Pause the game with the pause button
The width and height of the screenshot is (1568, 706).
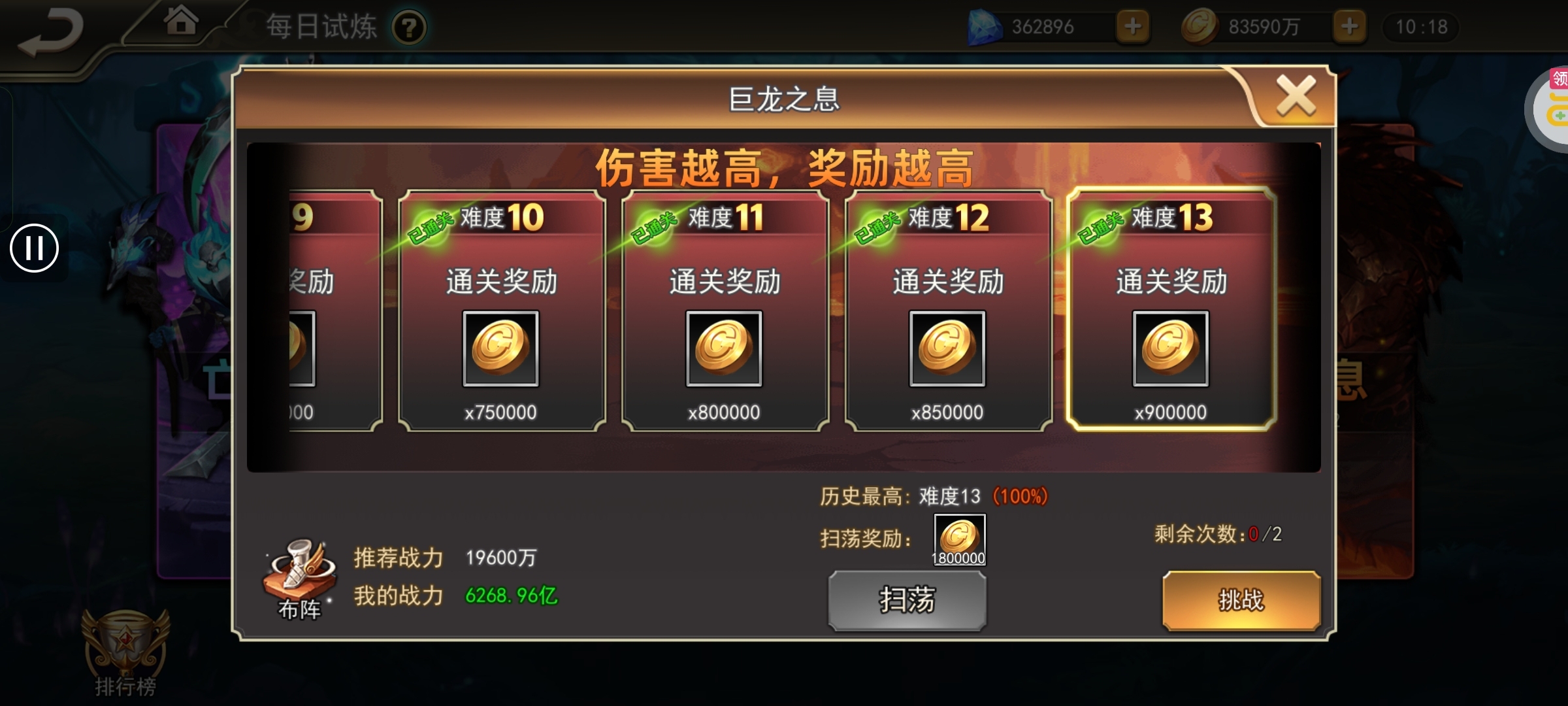point(35,248)
